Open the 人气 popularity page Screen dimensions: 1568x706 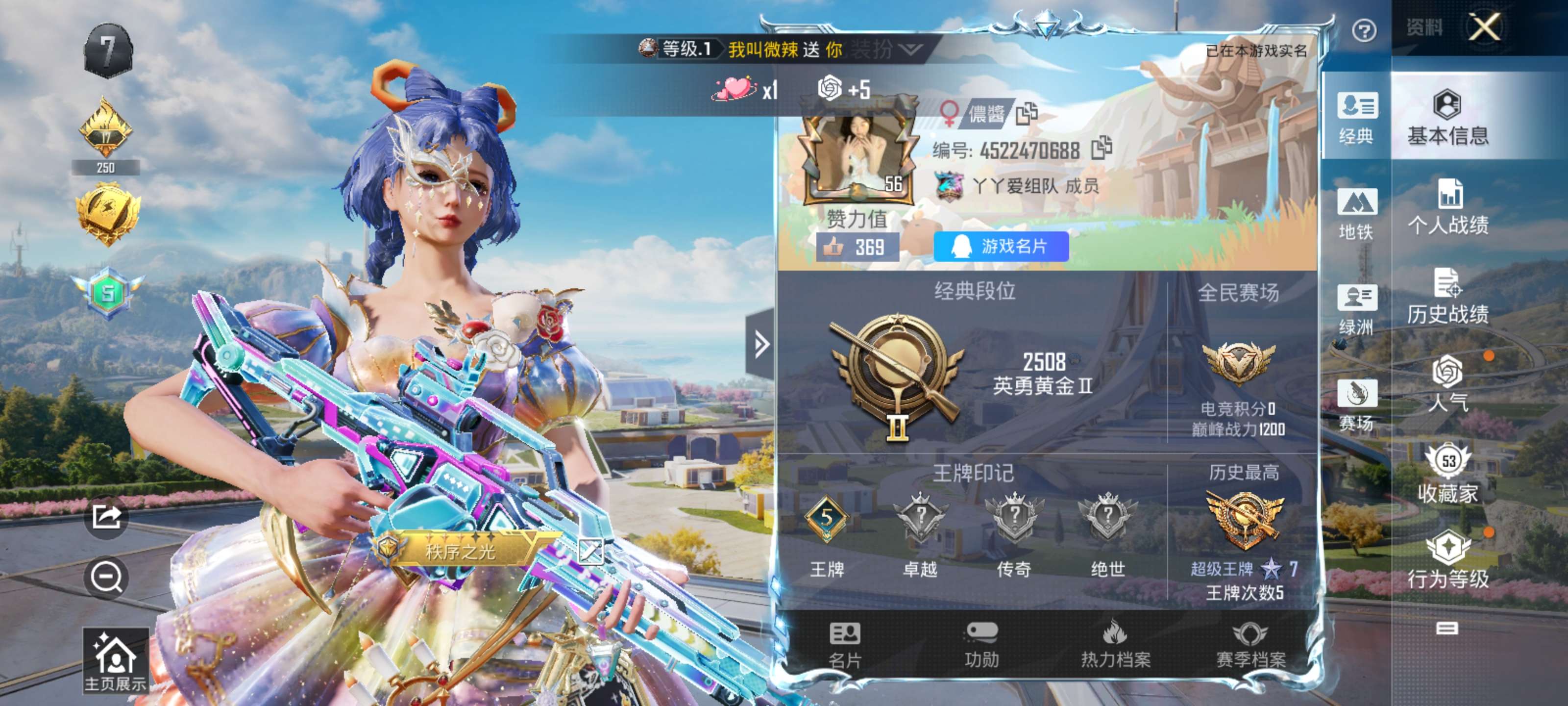coord(1447,384)
